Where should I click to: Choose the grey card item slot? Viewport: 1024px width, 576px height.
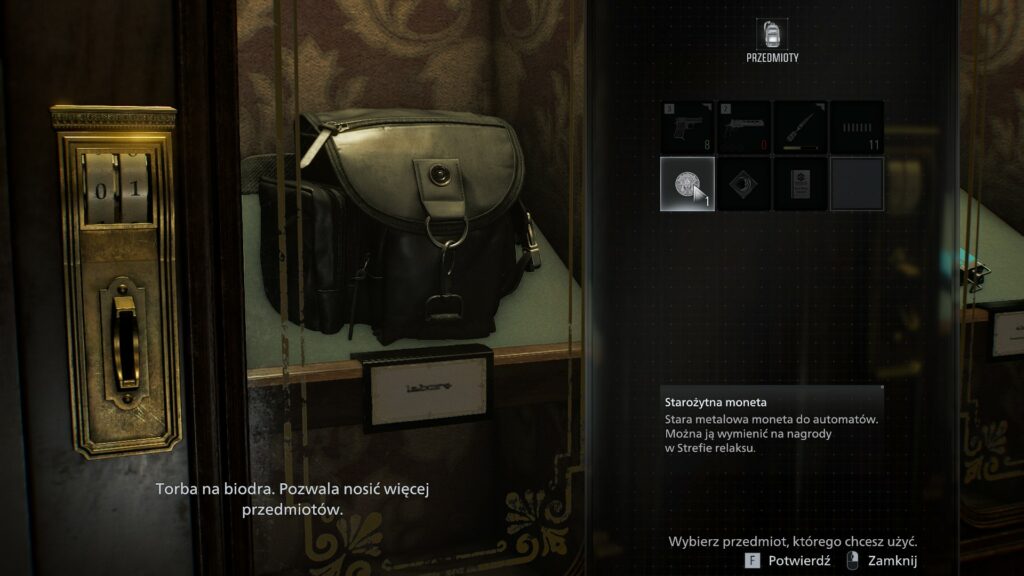(800, 183)
